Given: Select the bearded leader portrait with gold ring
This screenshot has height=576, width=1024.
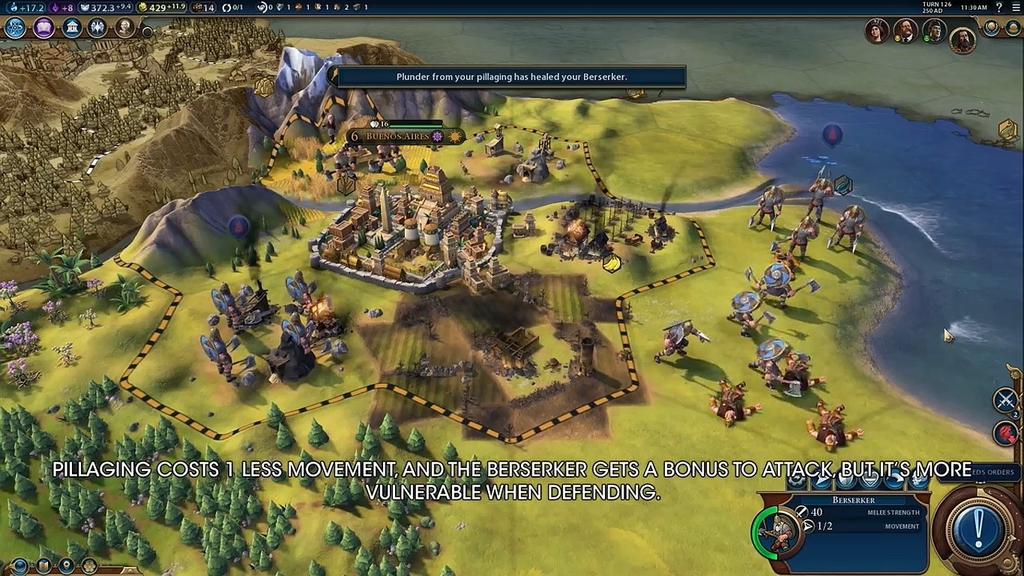Looking at the screenshot, I should tap(962, 40).
